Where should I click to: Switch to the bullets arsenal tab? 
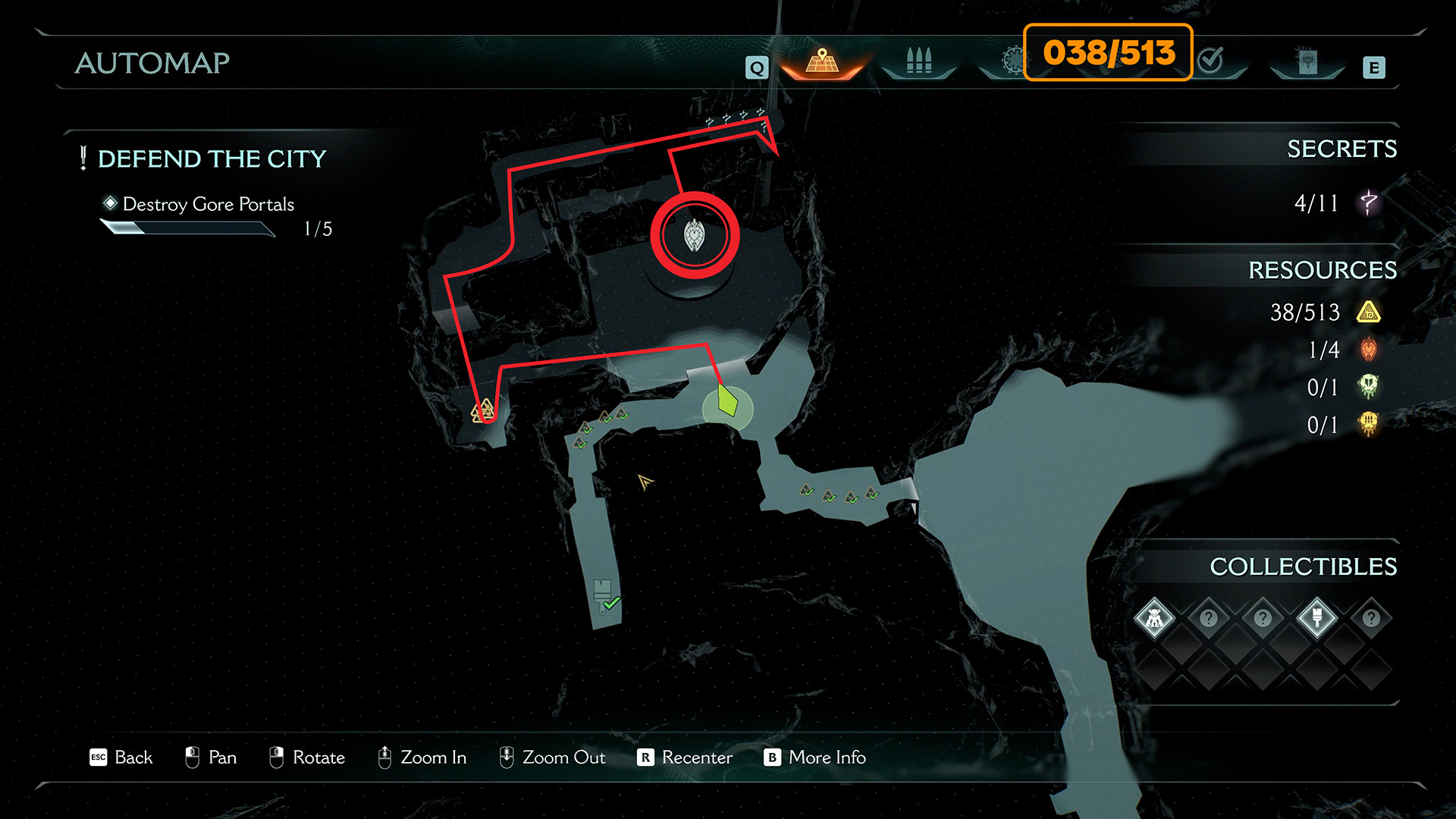(x=918, y=61)
